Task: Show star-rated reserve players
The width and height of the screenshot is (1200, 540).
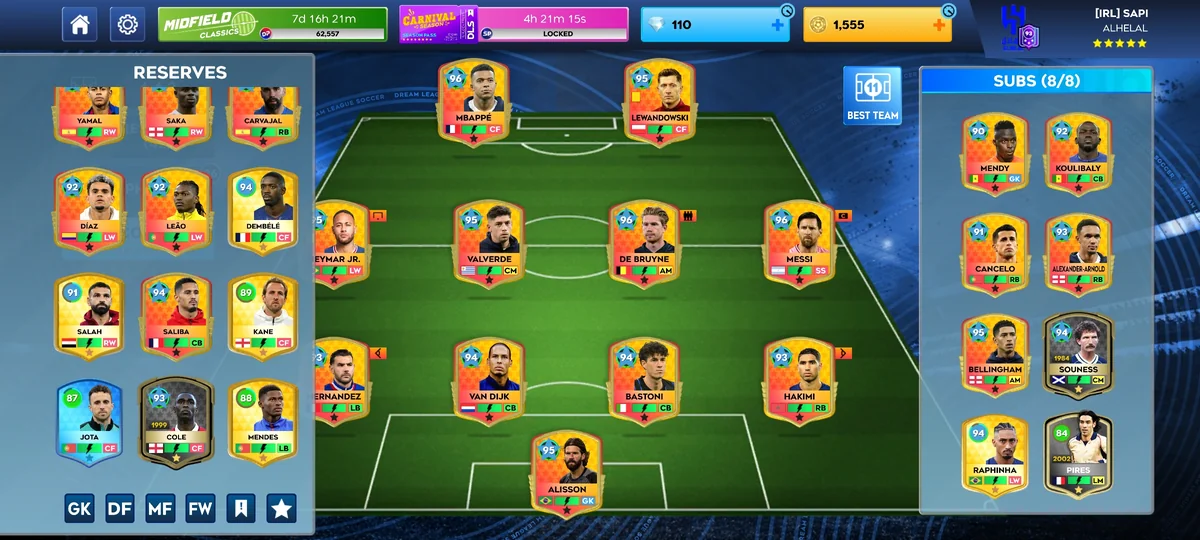Action: (281, 509)
